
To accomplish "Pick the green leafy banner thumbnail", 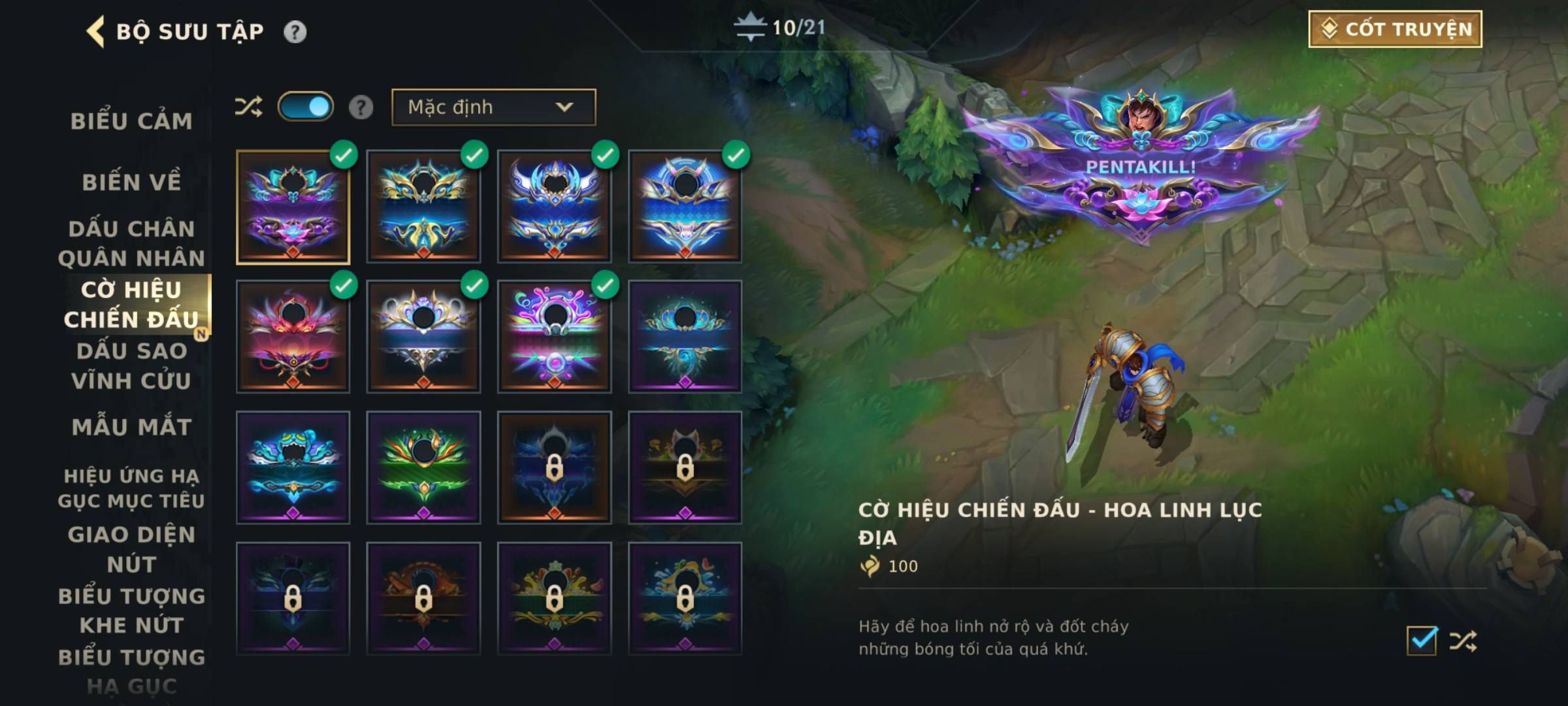I will (423, 468).
